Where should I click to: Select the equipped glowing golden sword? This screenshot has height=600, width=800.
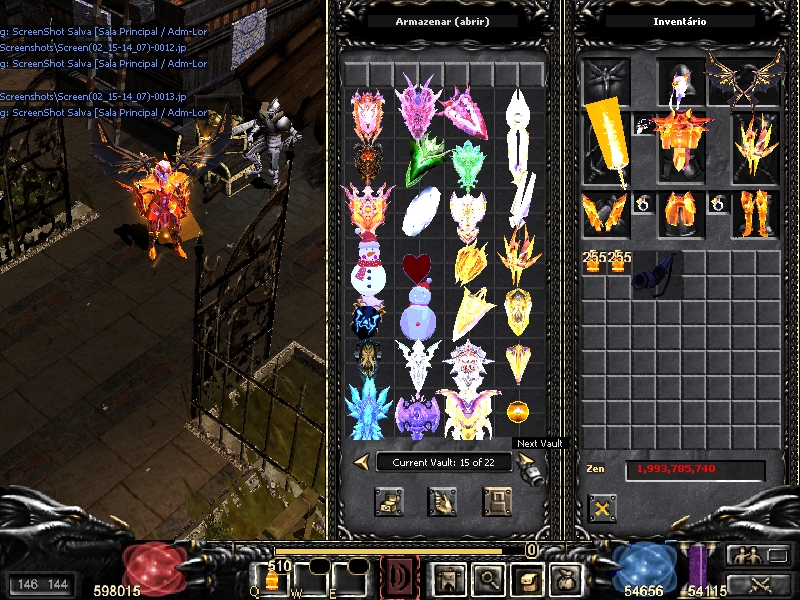[x=607, y=140]
